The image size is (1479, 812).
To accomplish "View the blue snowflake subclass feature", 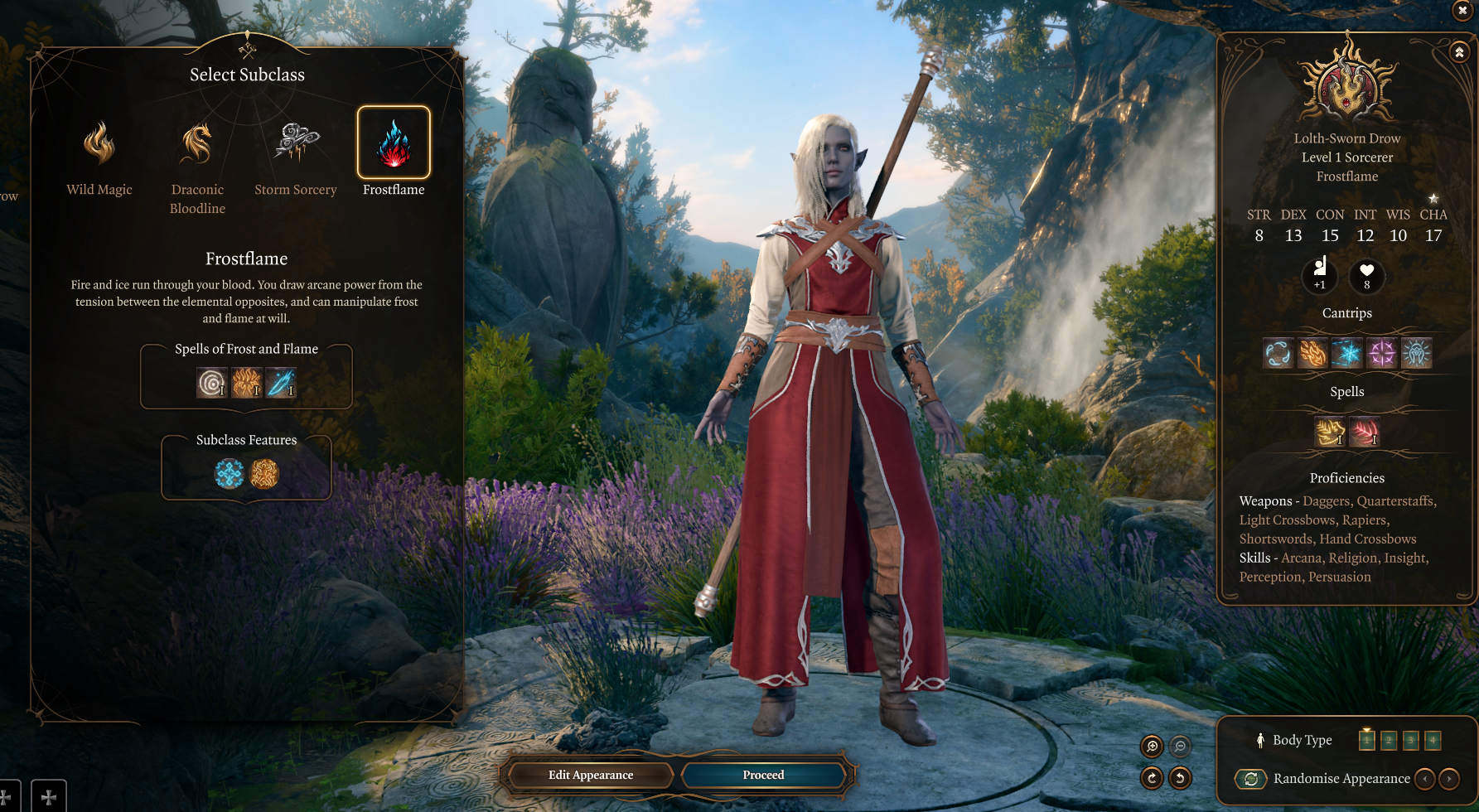I will point(230,474).
